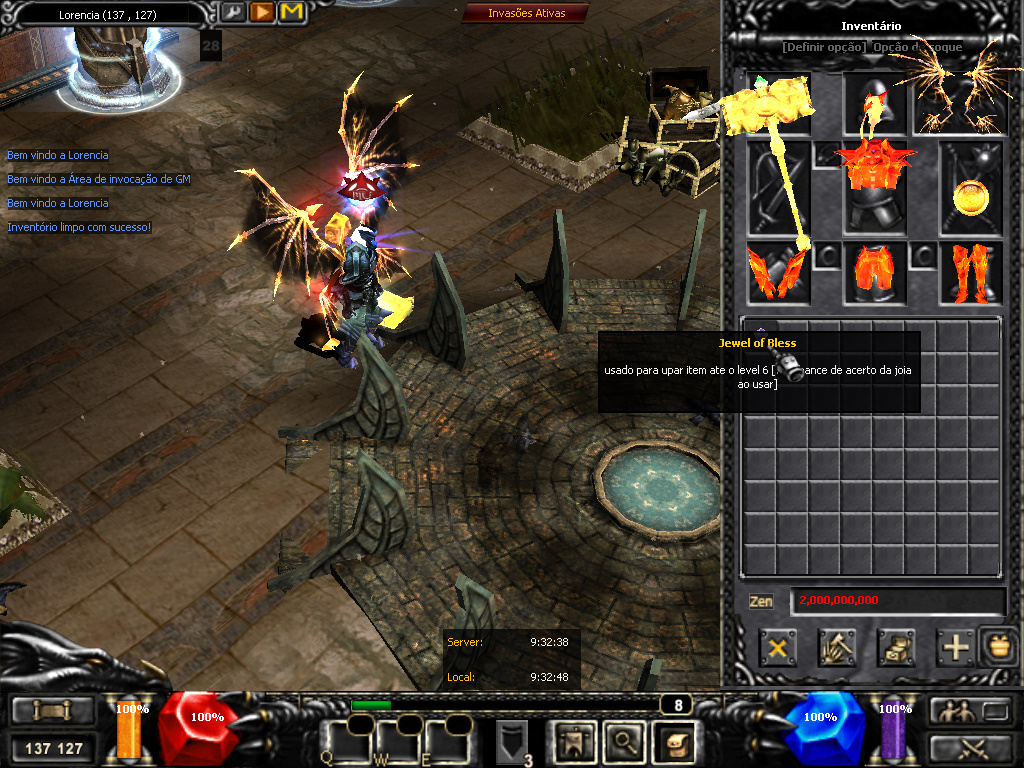1024x768 pixels.
Task: Click the orange play arrow button
Action: click(262, 12)
